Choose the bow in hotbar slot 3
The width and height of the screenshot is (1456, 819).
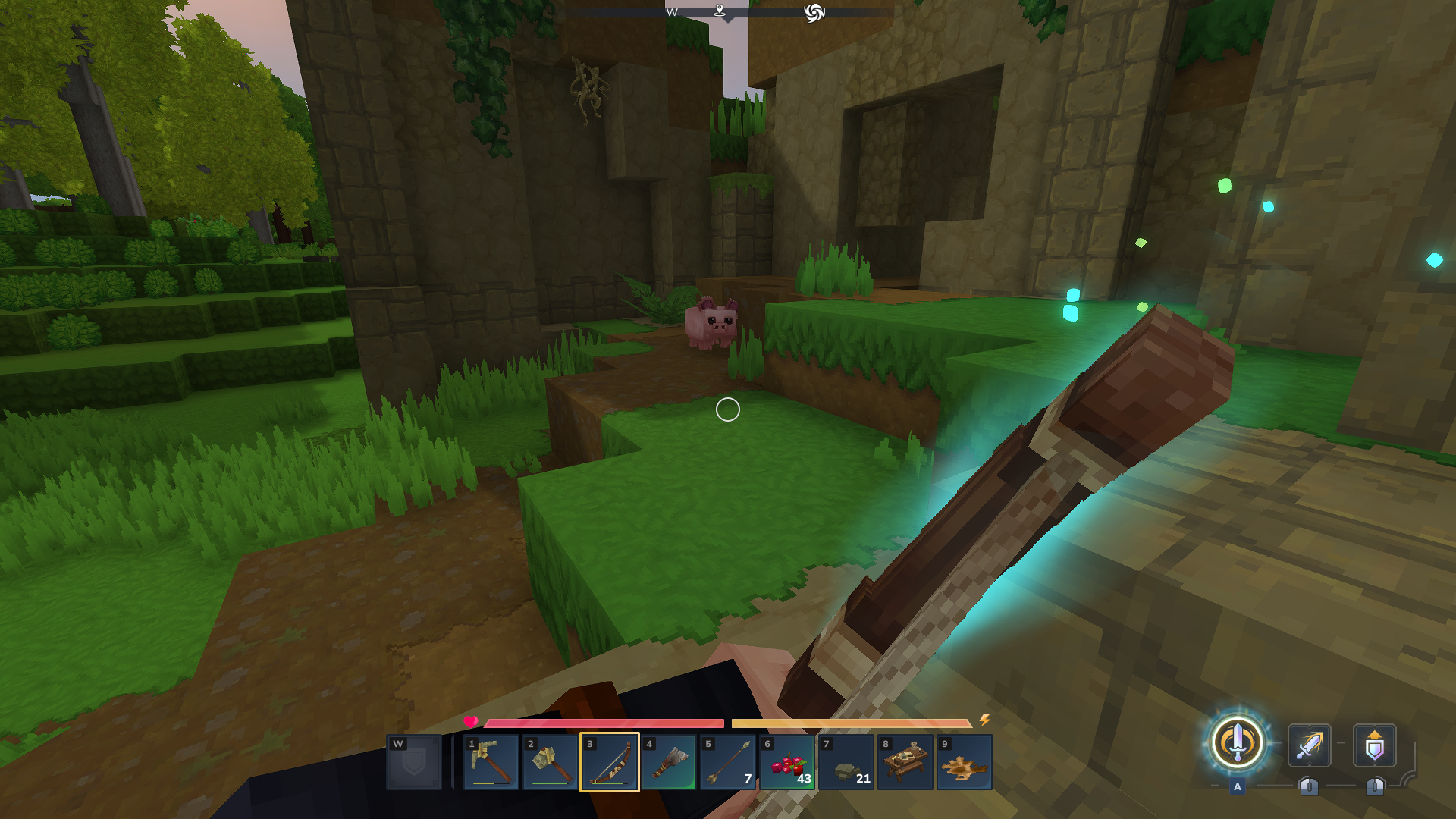click(609, 762)
